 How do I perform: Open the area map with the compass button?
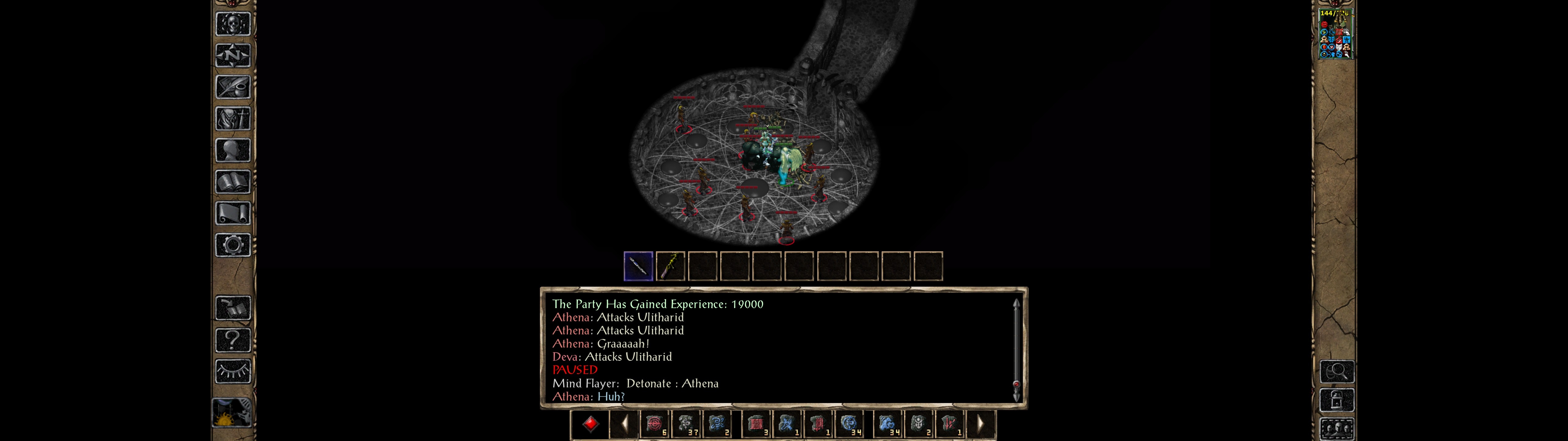tap(233, 55)
